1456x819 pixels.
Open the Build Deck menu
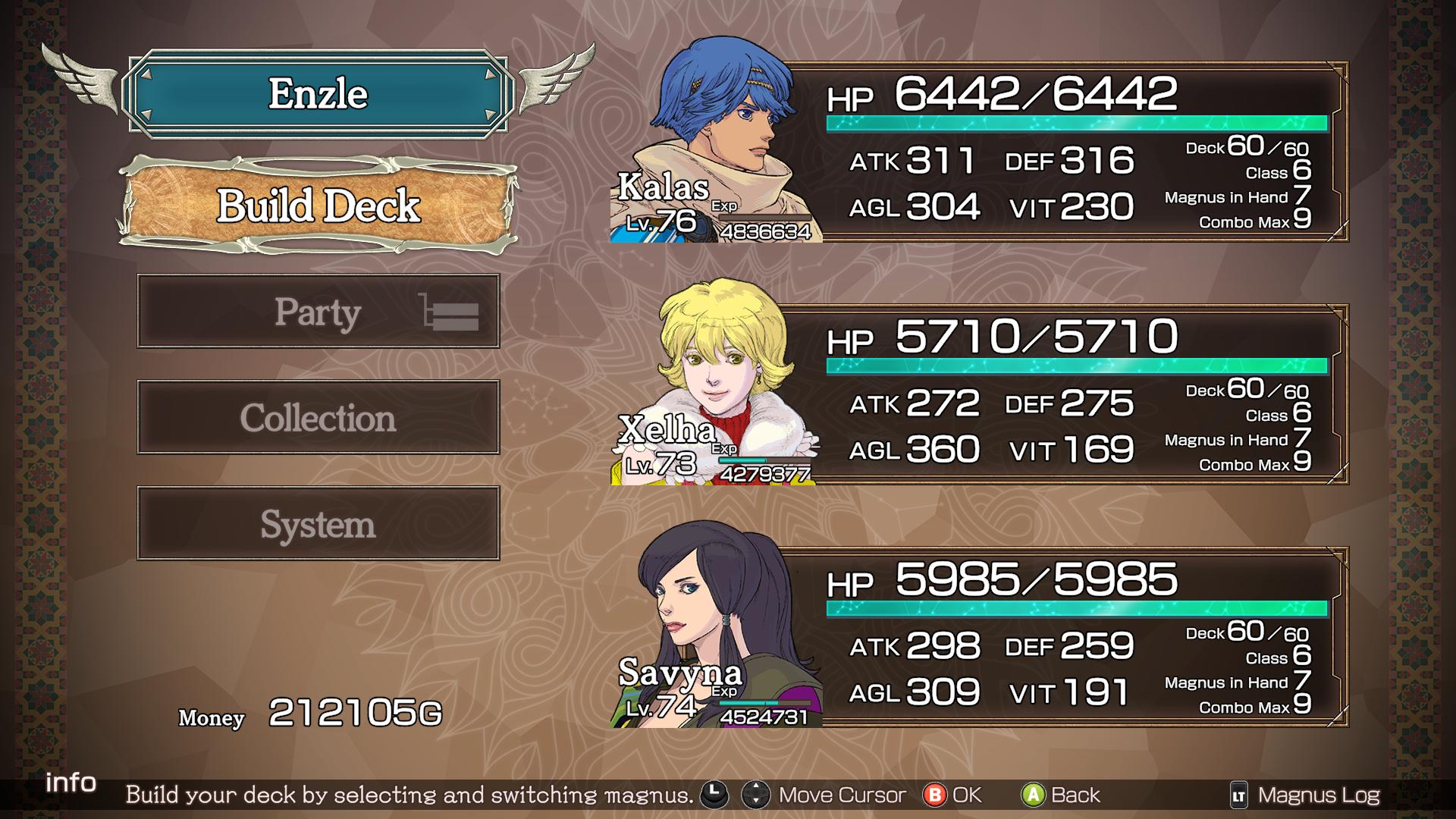click(x=318, y=206)
